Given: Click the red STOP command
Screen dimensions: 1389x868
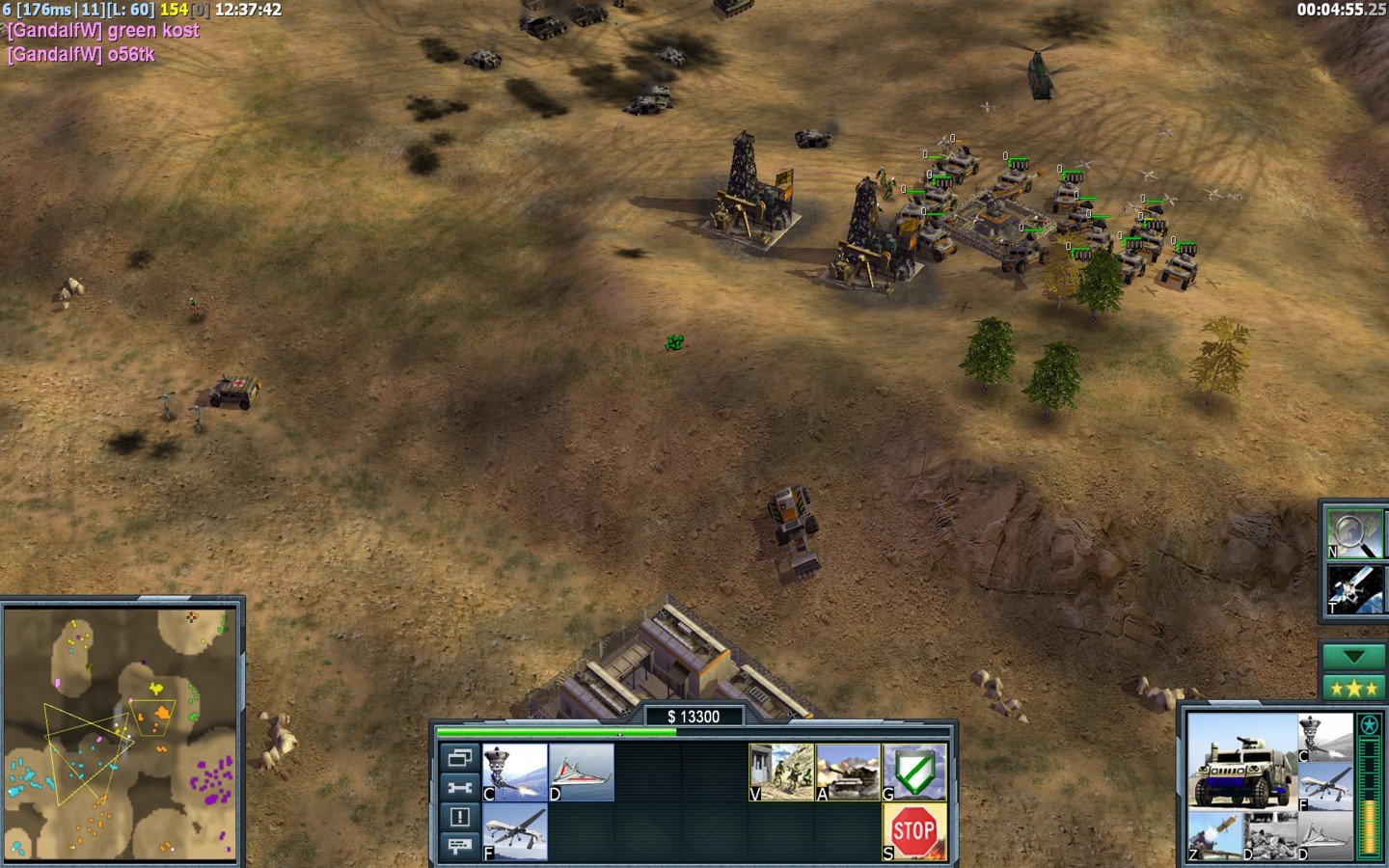Looking at the screenshot, I should coord(914,831).
